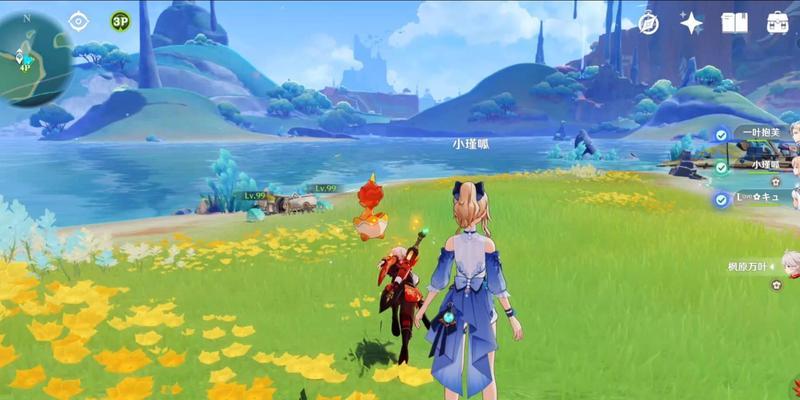
Task: Open the four-pointed star wish icon
Action: click(691, 22)
